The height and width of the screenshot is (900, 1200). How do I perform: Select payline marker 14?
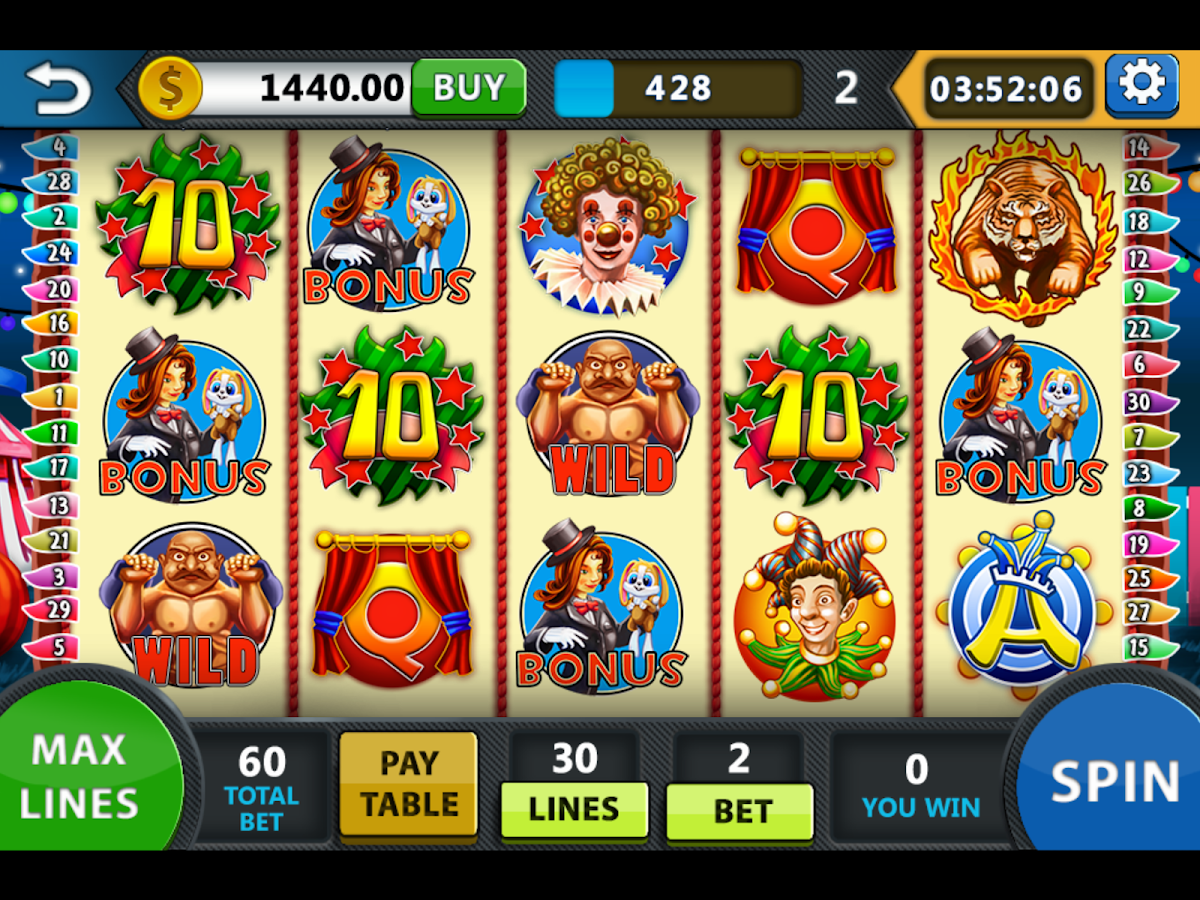[1142, 148]
